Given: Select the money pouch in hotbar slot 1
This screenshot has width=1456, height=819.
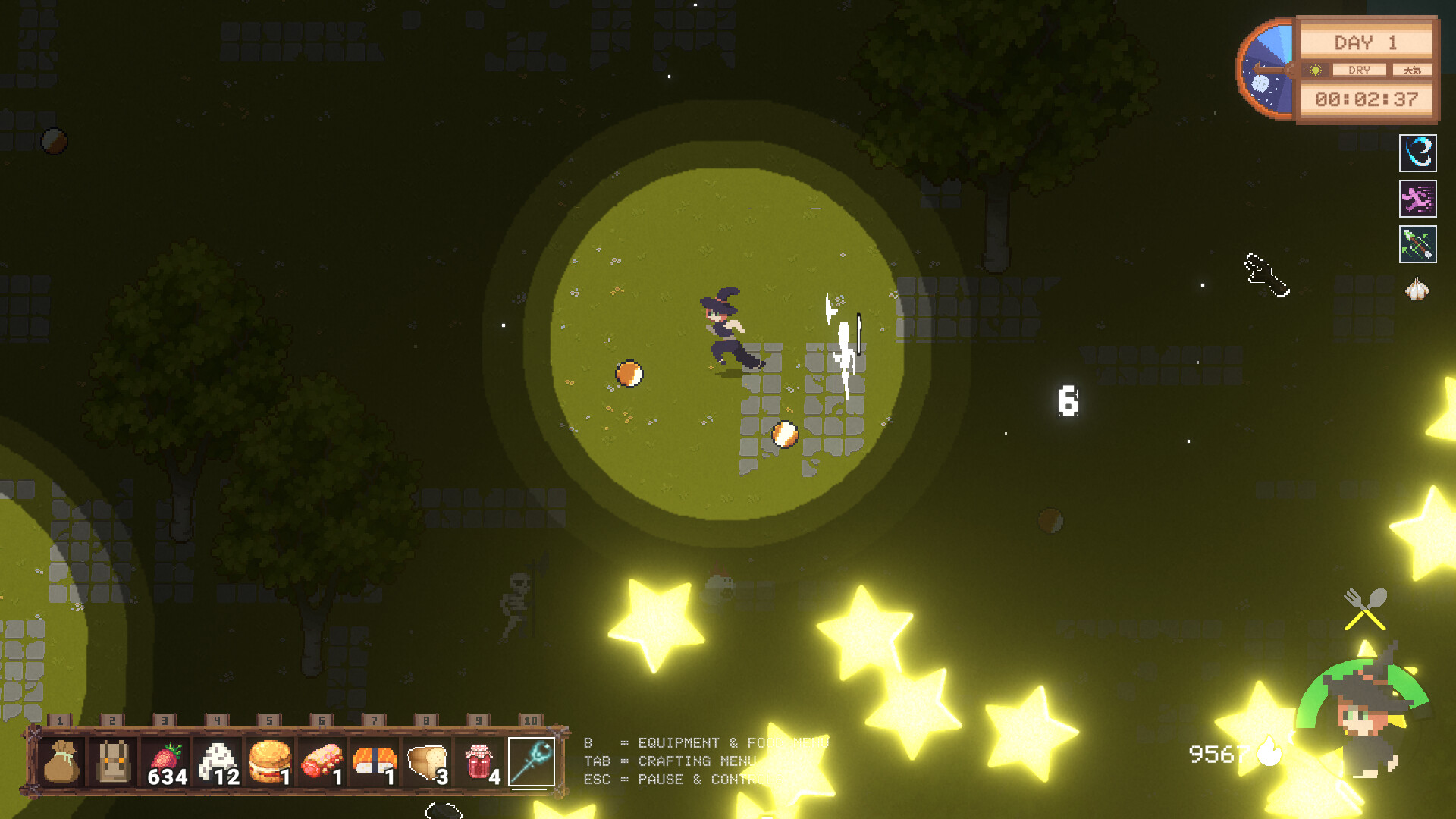Looking at the screenshot, I should coord(62,762).
